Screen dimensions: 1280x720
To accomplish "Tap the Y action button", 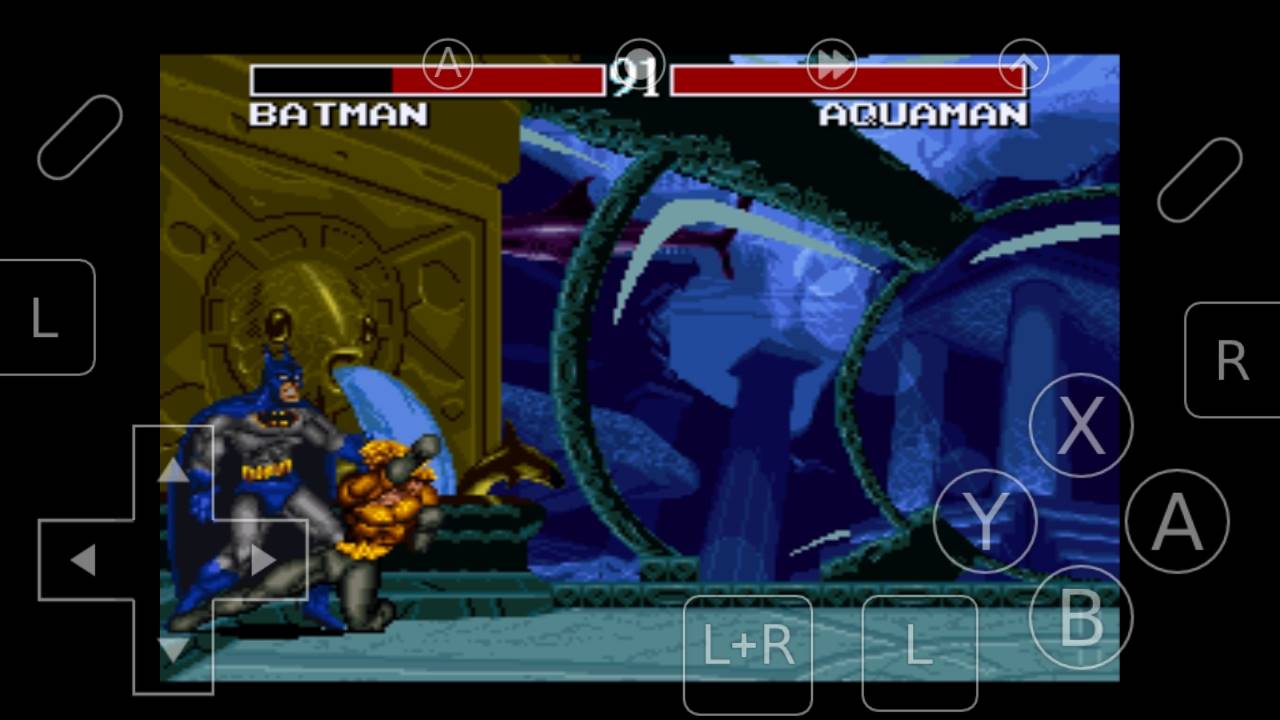I will tap(985, 521).
